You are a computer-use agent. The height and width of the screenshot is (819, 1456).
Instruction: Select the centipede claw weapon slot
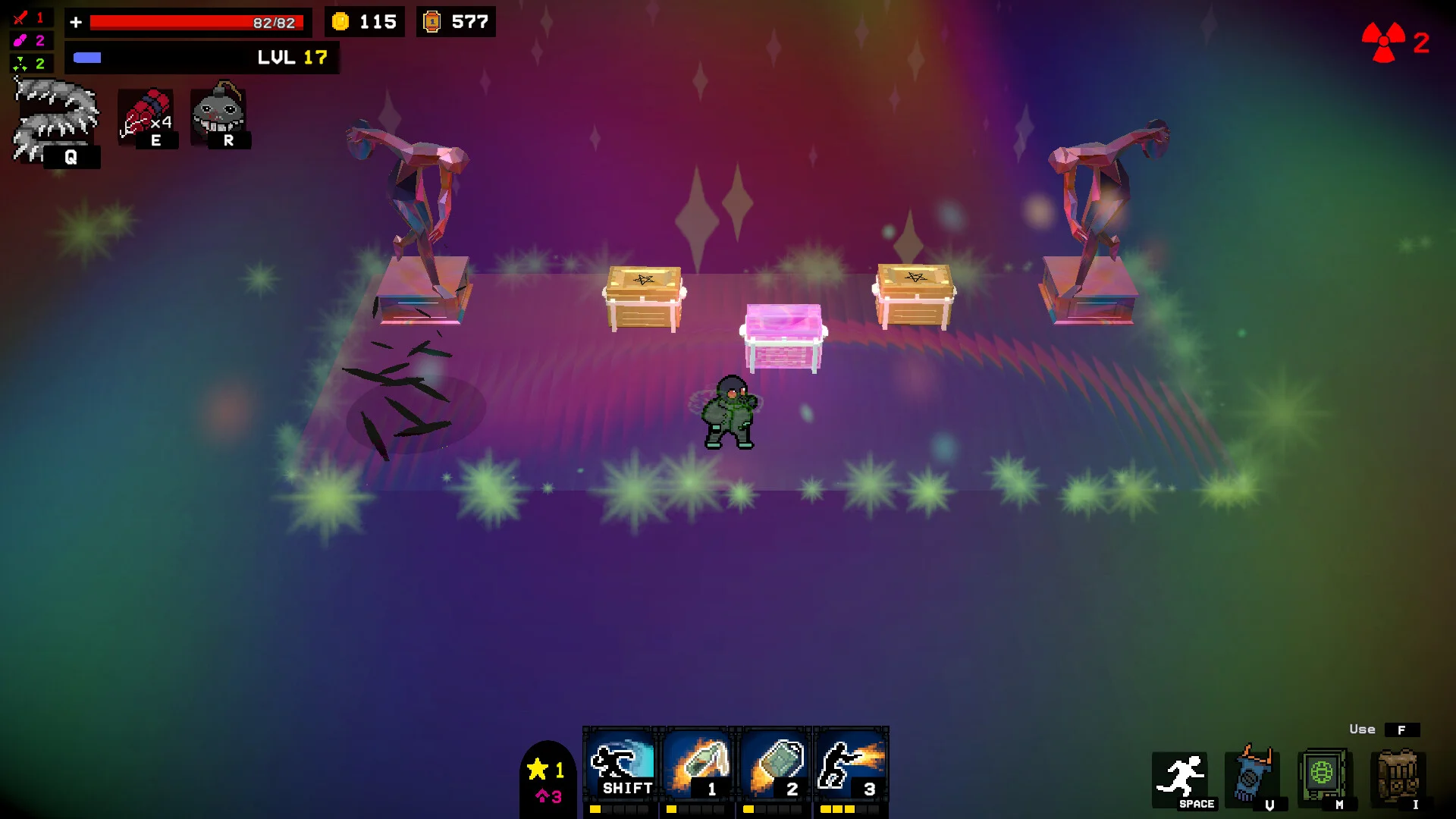pyautogui.click(x=55, y=121)
